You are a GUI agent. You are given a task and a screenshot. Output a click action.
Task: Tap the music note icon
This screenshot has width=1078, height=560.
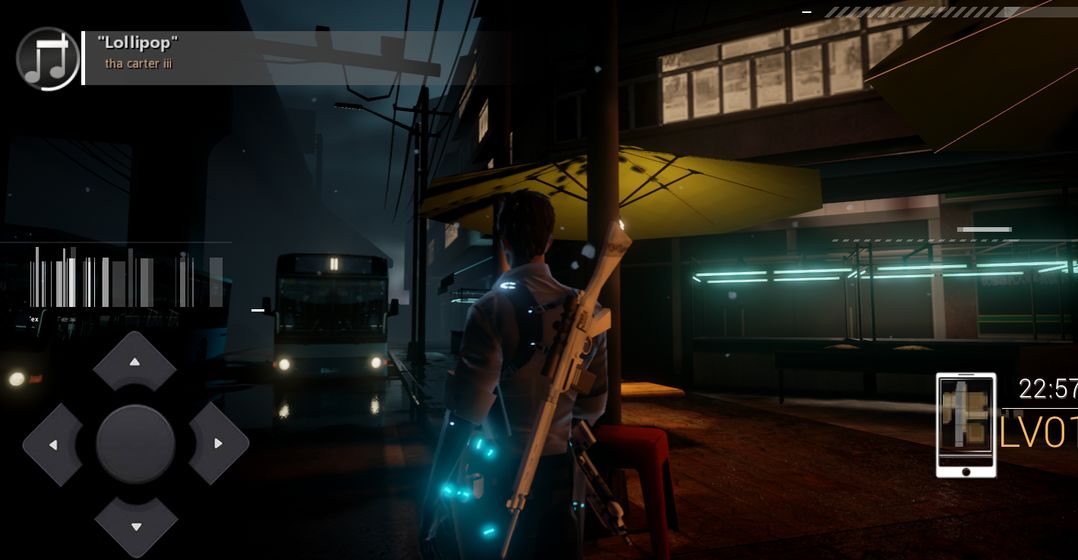click(48, 58)
